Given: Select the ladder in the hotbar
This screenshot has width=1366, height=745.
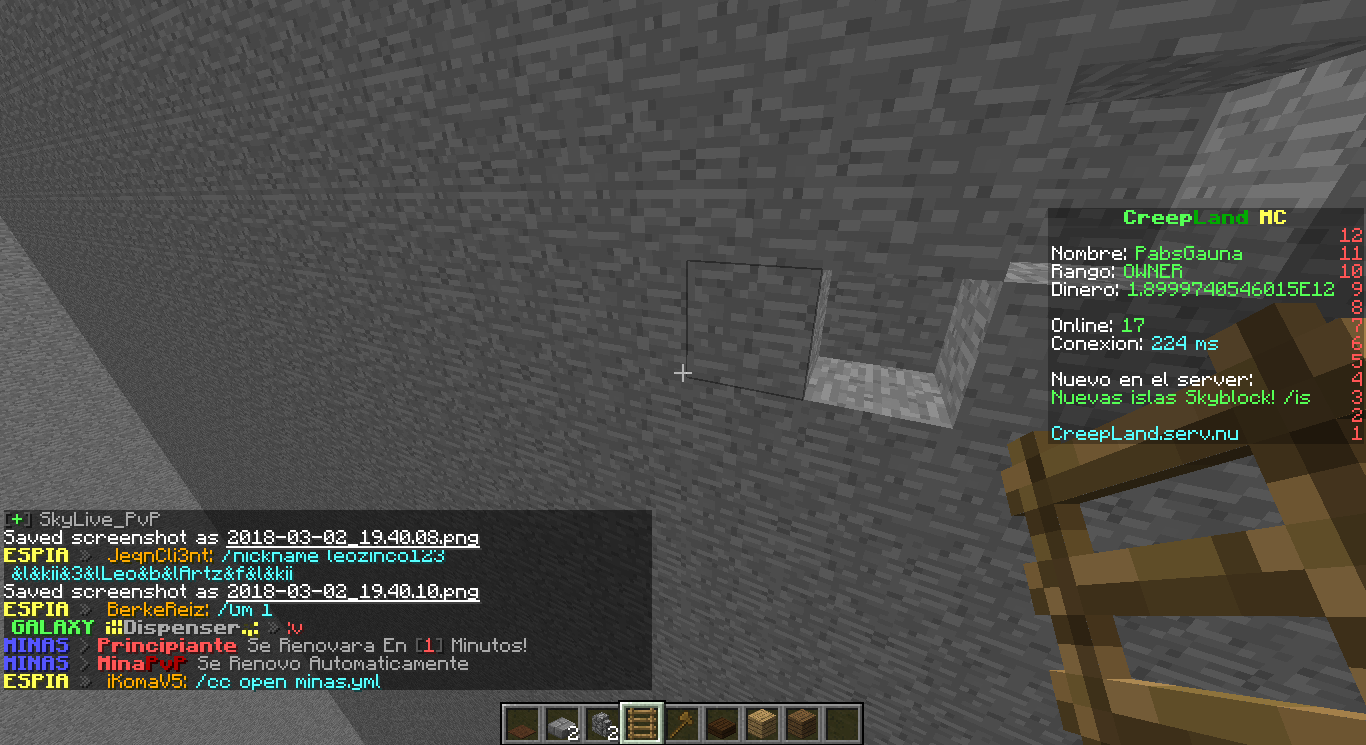Looking at the screenshot, I should pyautogui.click(x=644, y=723).
